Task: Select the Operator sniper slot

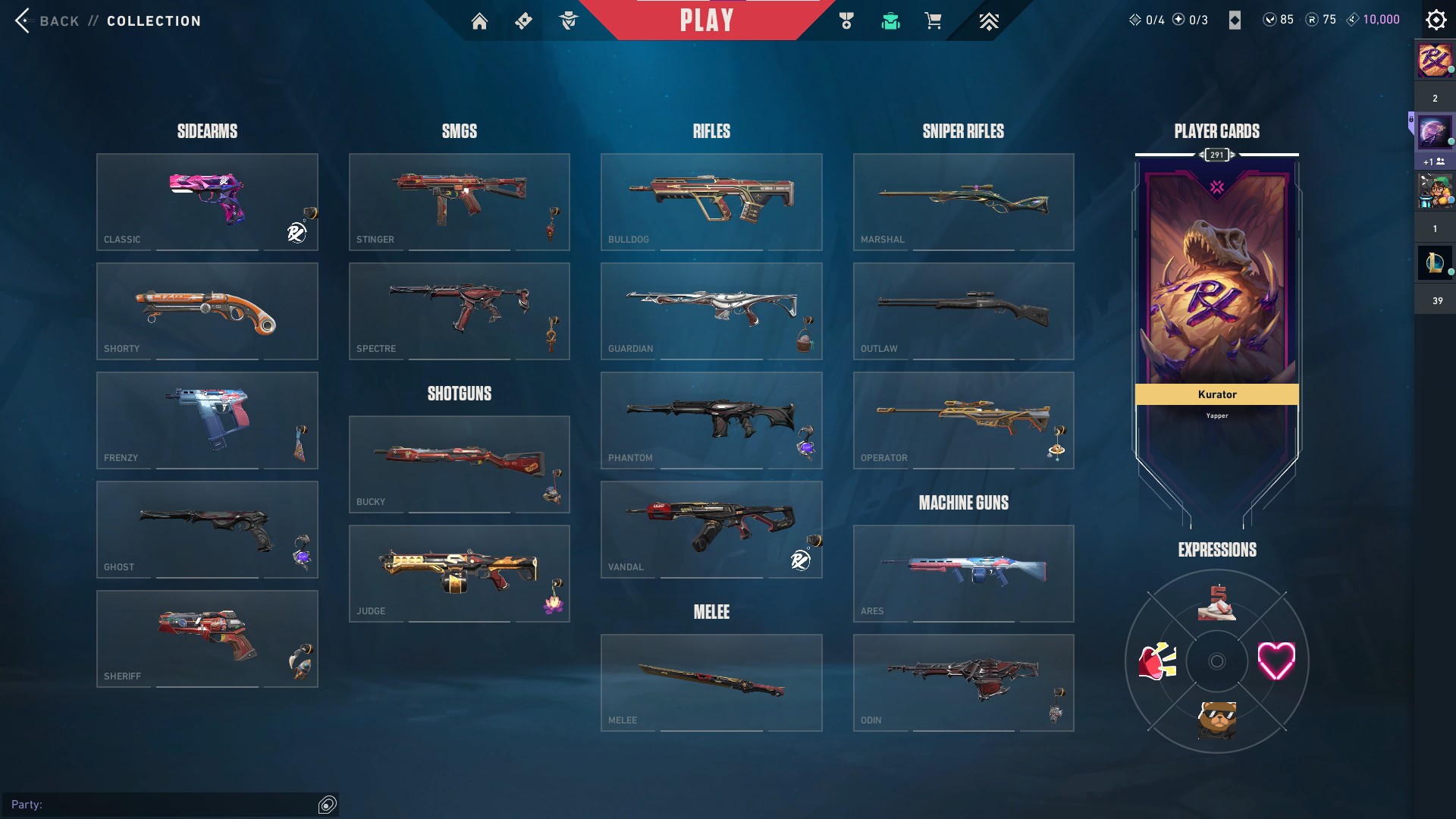Action: point(963,420)
